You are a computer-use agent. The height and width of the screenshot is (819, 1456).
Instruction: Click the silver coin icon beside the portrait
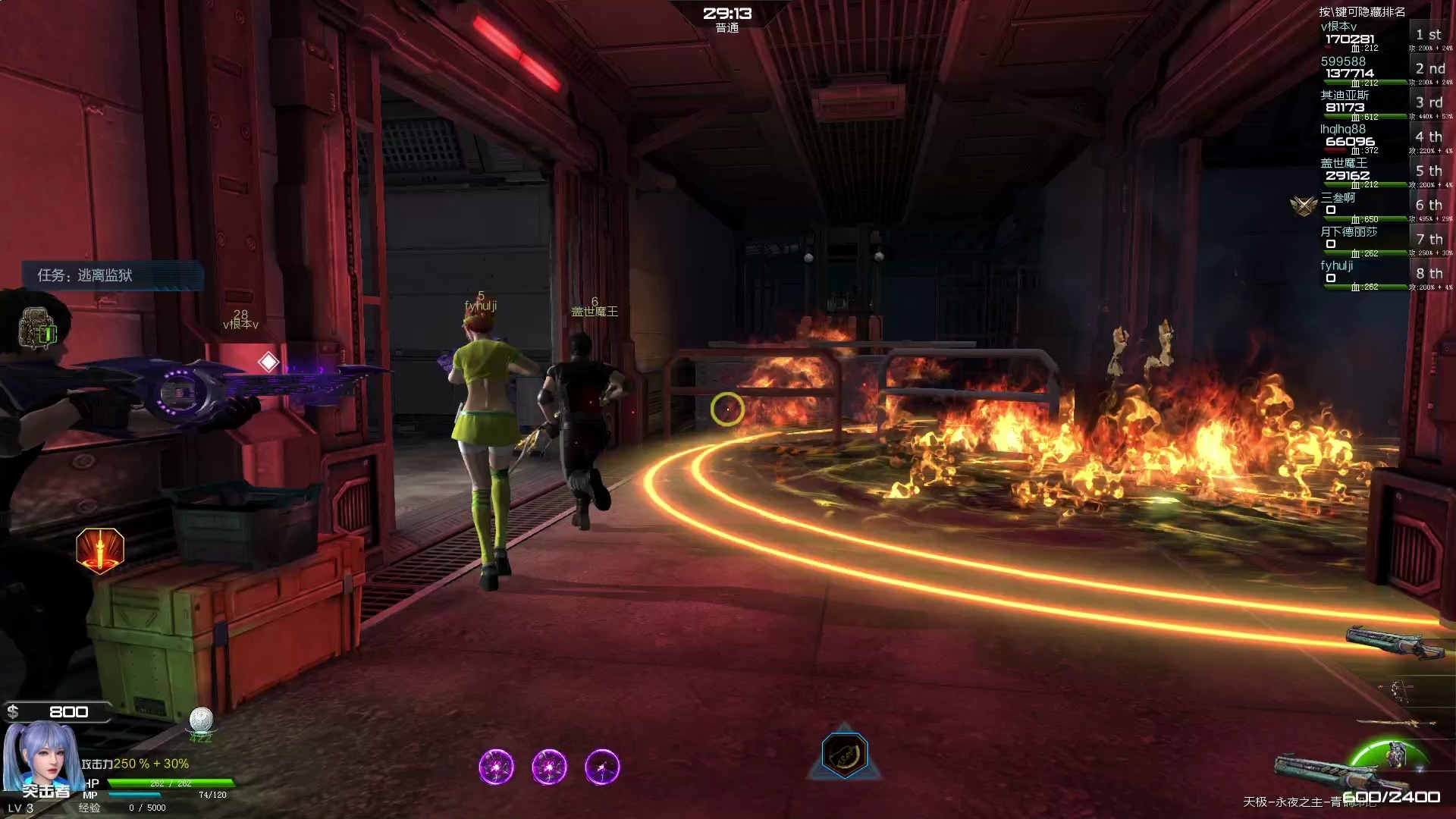pos(201,719)
